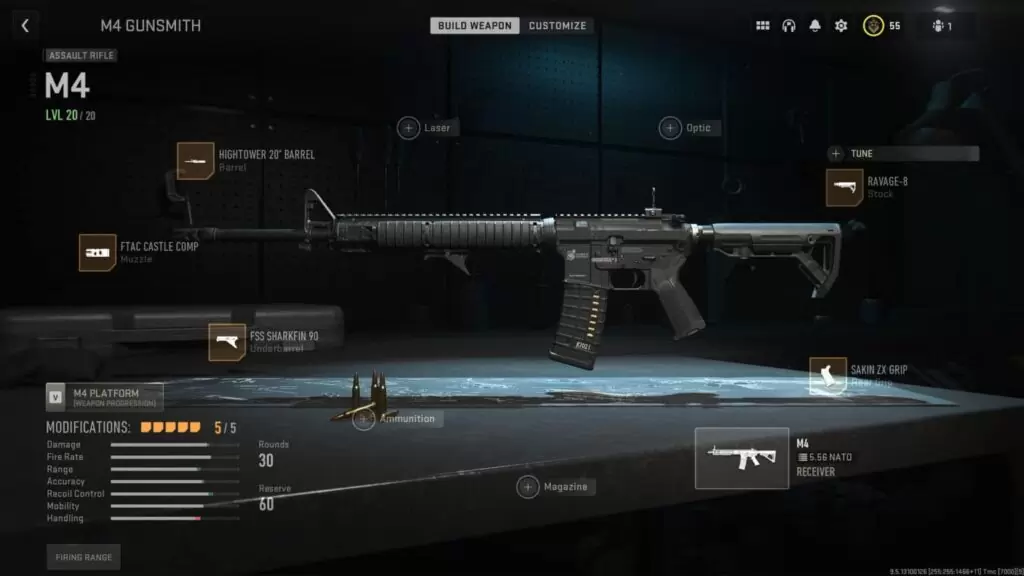This screenshot has height=576, width=1024.
Task: Select the Ravage-8 stock attachment
Action: point(845,188)
